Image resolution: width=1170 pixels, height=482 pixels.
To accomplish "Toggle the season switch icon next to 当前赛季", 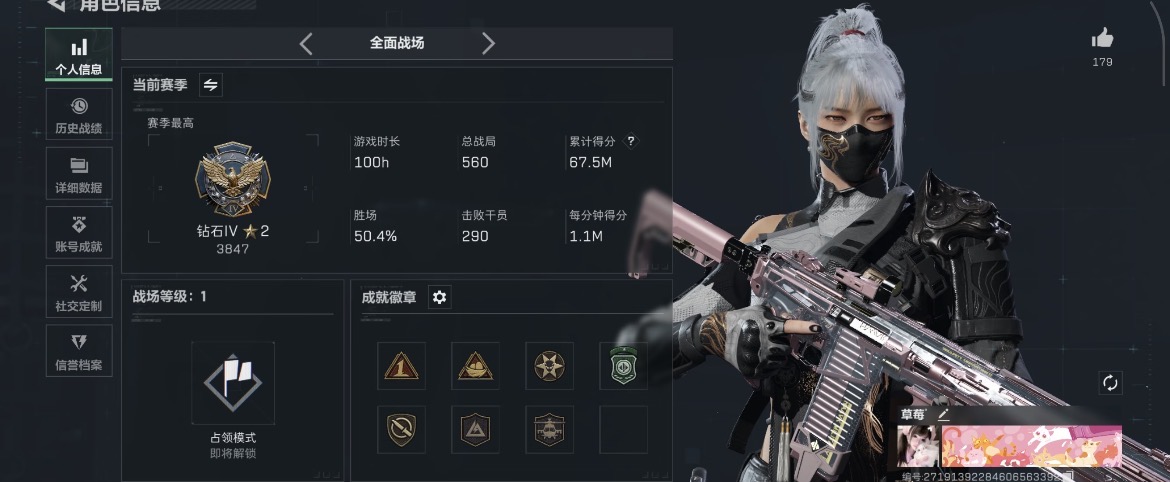I will pyautogui.click(x=211, y=85).
